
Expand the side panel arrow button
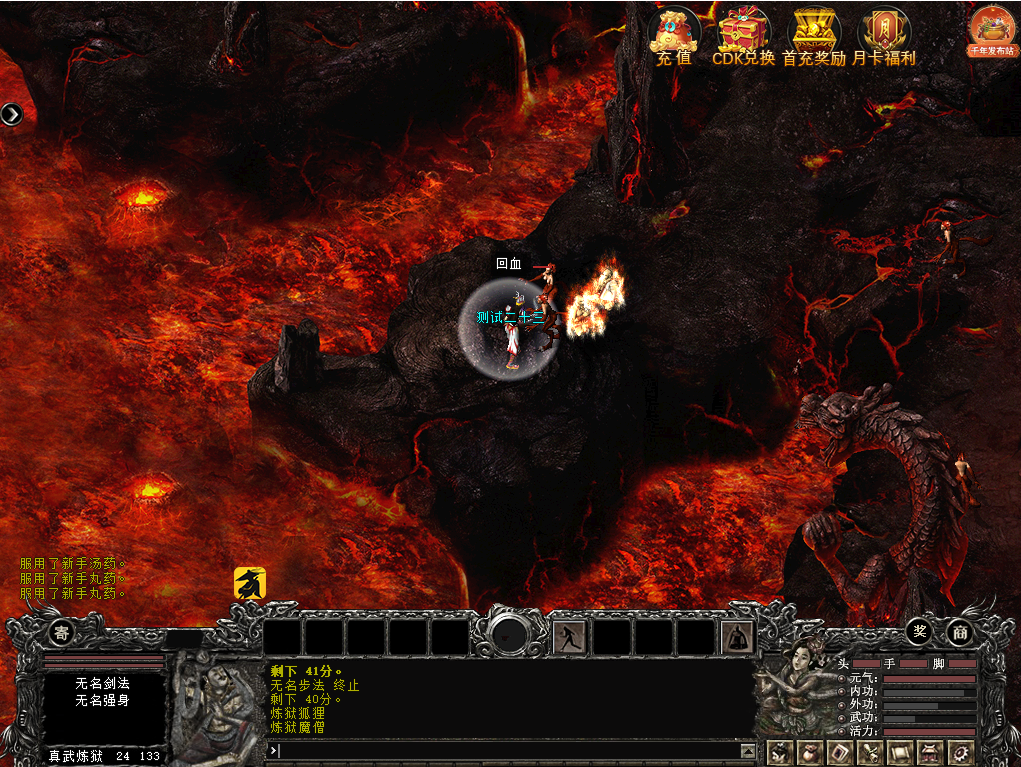pyautogui.click(x=11, y=114)
